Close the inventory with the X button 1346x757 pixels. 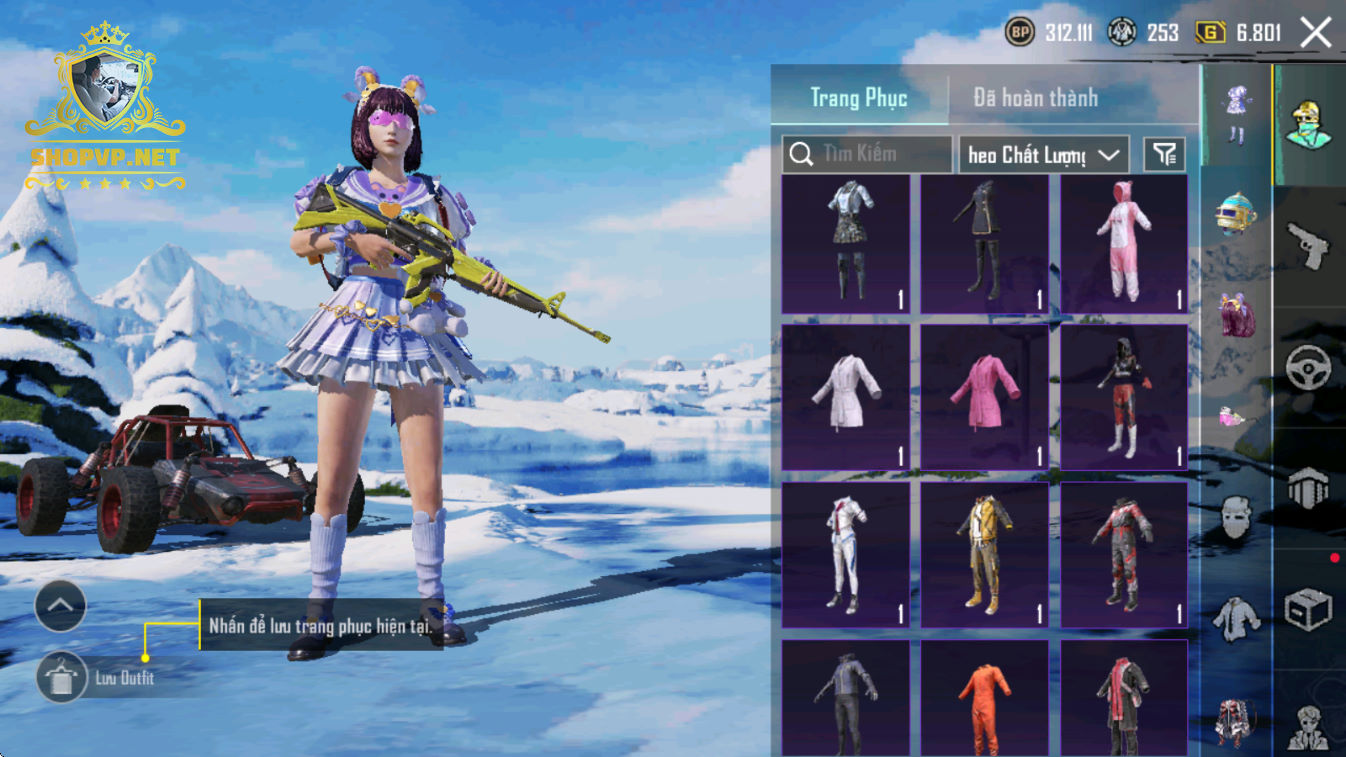point(1315,32)
